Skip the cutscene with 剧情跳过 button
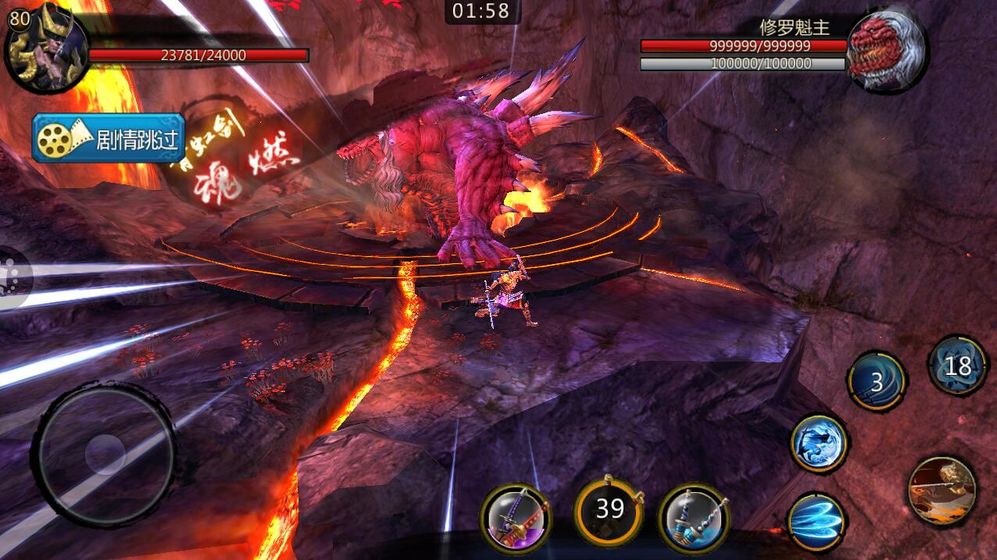 (109, 139)
